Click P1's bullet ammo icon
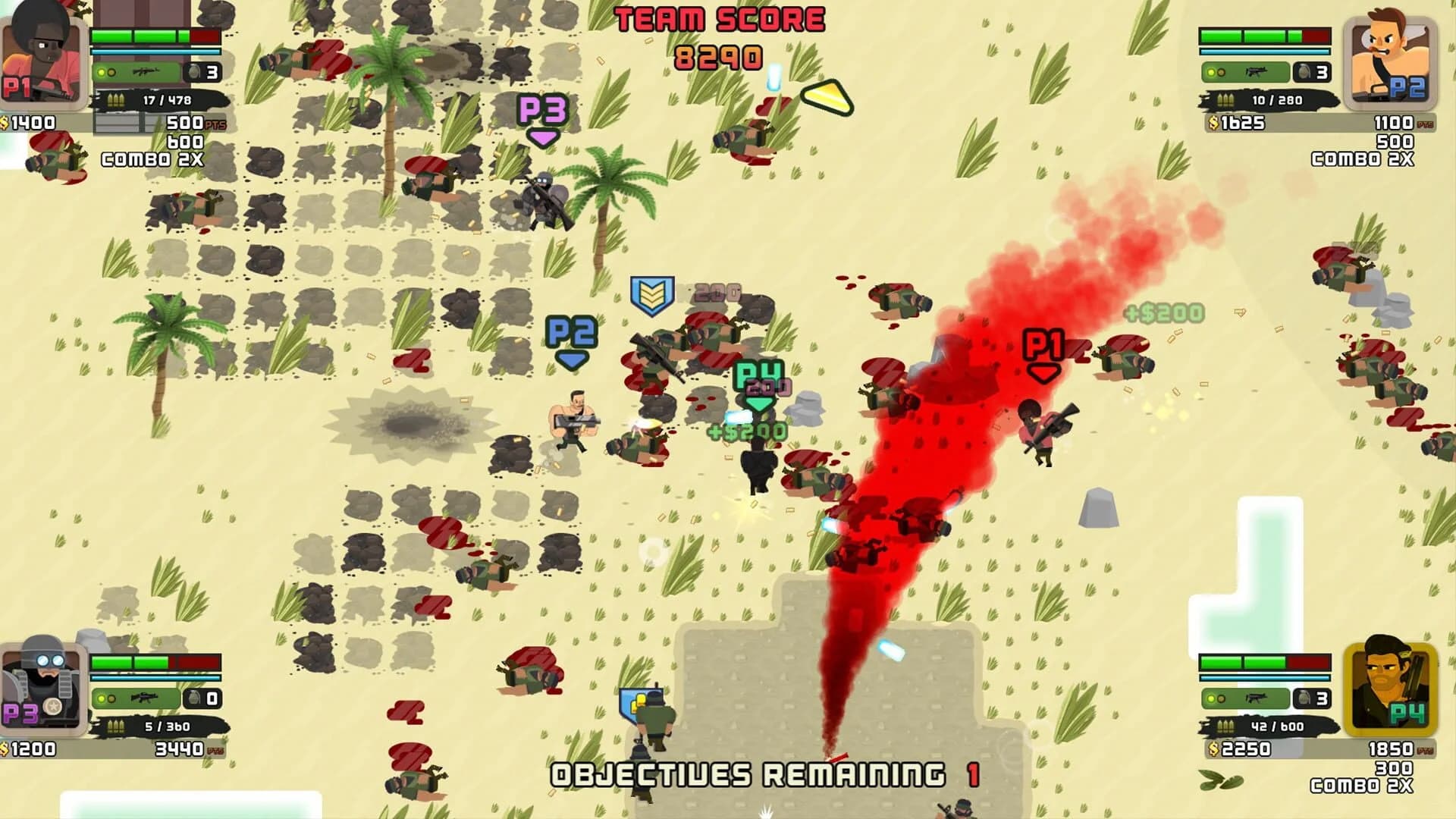 tap(116, 99)
